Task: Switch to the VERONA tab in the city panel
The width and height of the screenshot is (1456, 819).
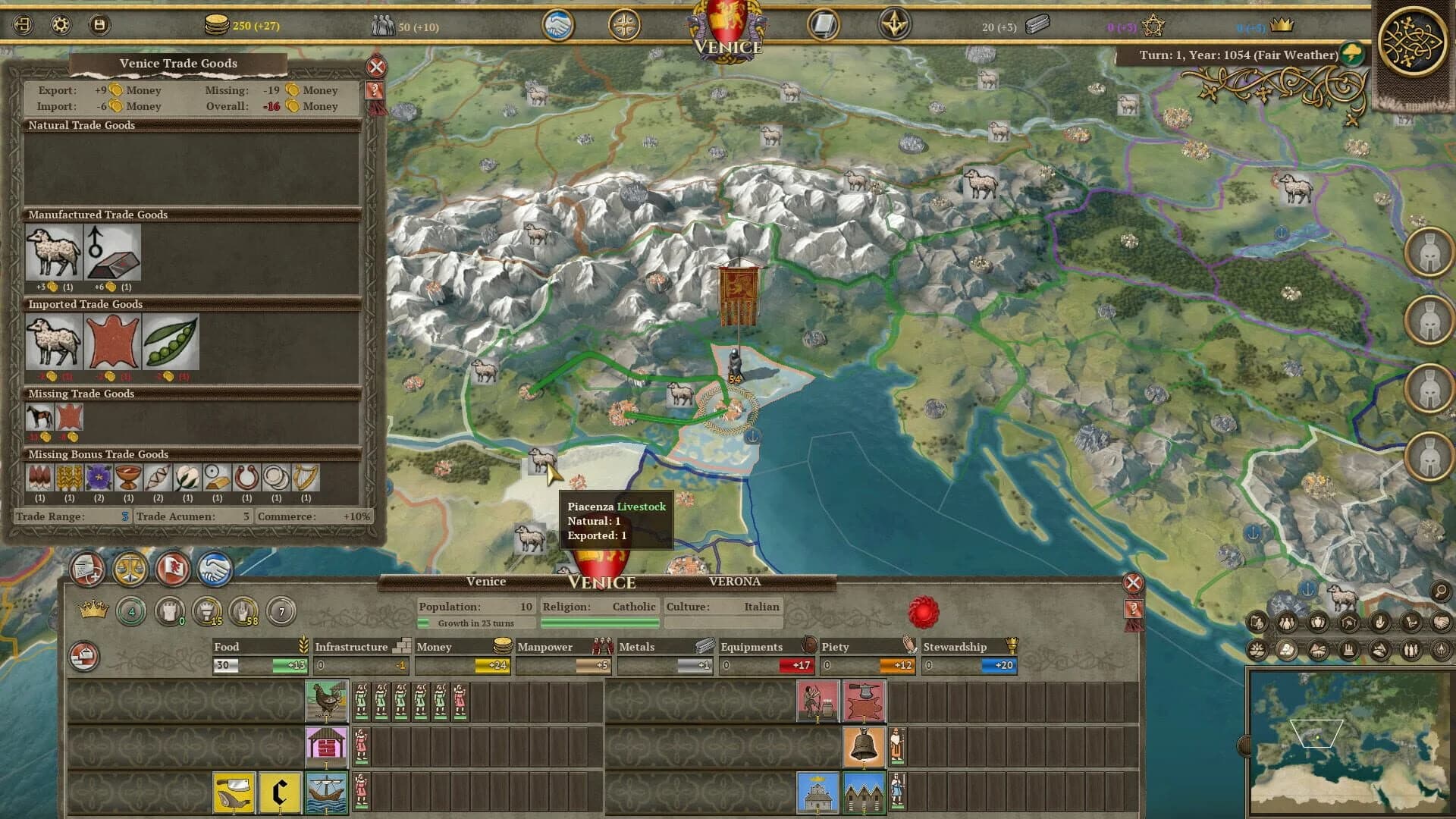Action: click(x=736, y=581)
